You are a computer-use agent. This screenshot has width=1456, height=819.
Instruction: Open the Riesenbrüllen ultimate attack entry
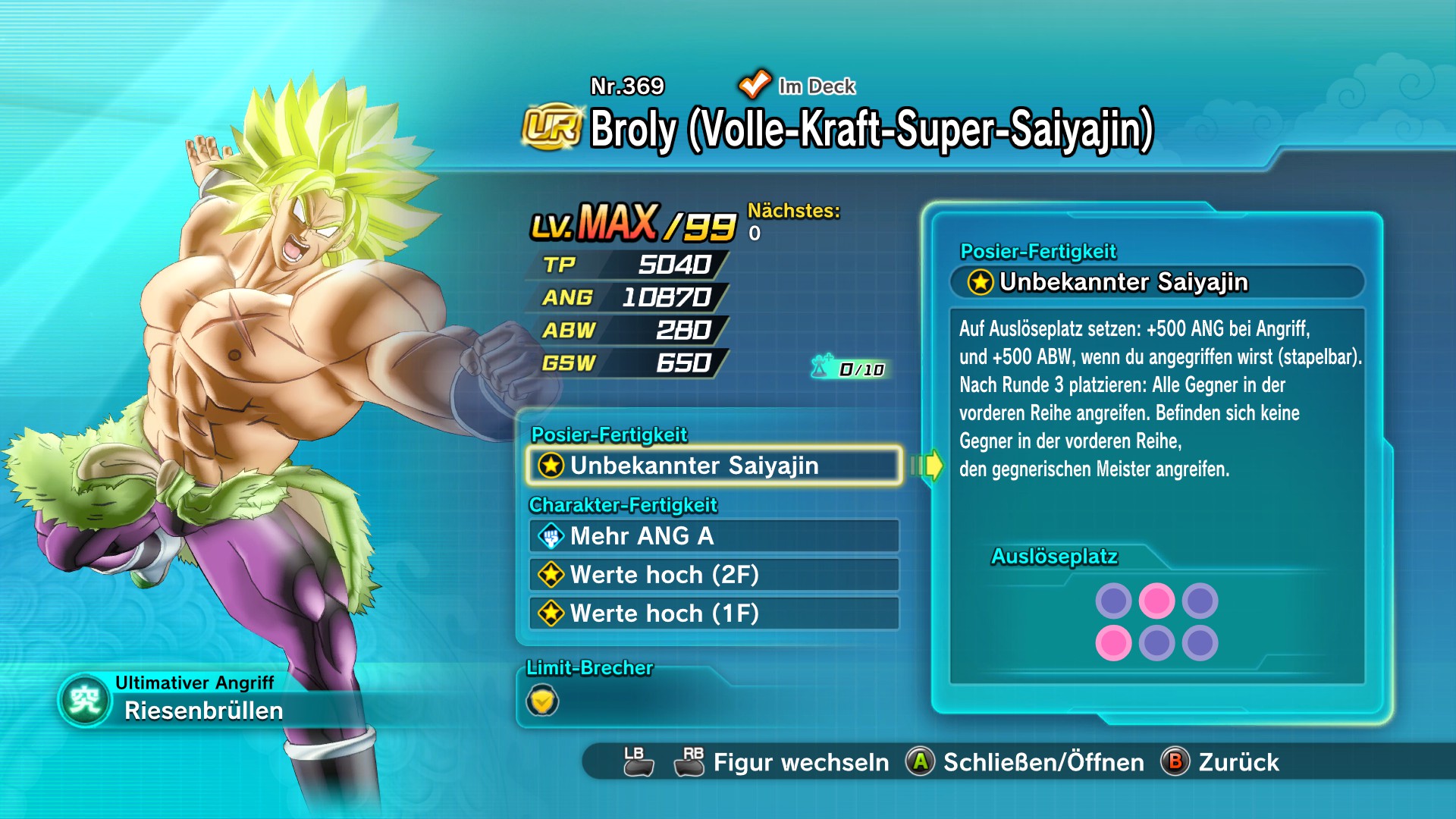click(x=203, y=711)
